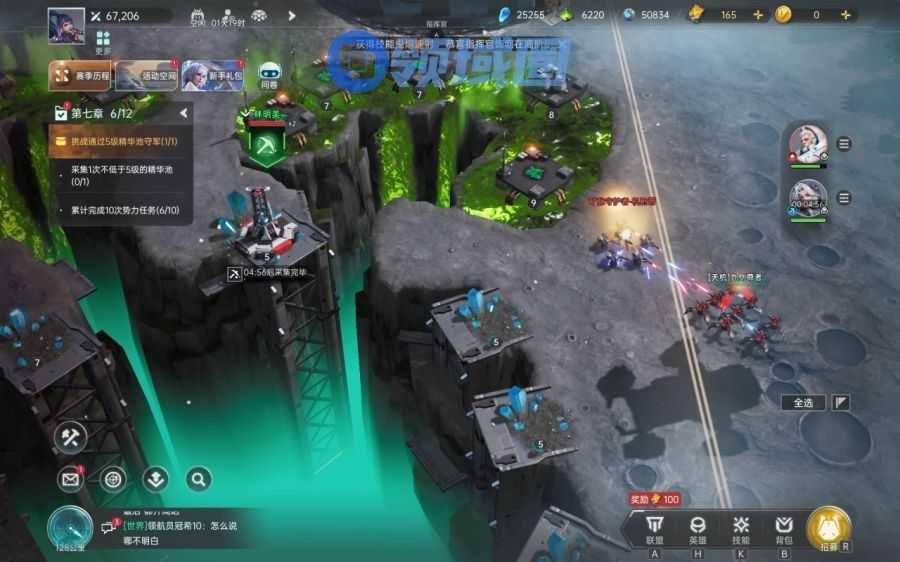Open the 新手礼包 newbie gift pack

pos(213,75)
